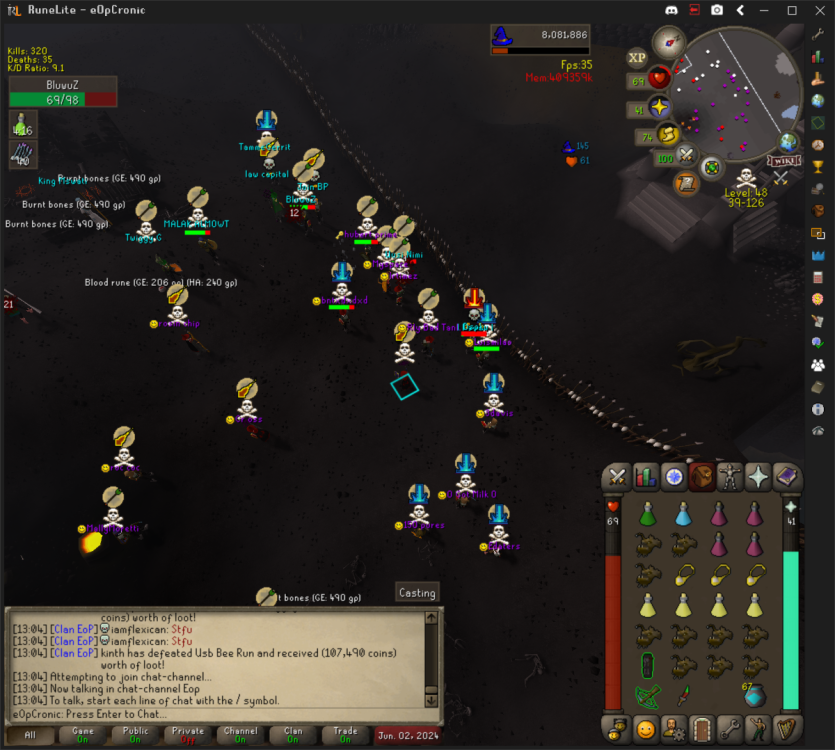Switch to the Skills tab
Image resolution: width=835 pixels, height=750 pixels.
[645, 478]
